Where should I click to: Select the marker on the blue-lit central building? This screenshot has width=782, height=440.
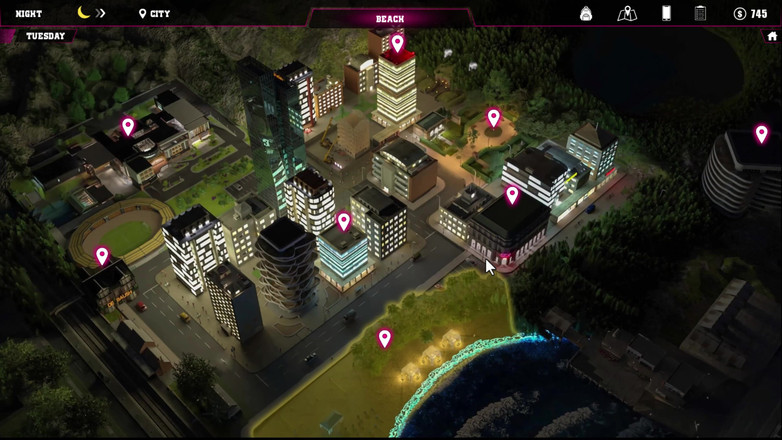343,220
